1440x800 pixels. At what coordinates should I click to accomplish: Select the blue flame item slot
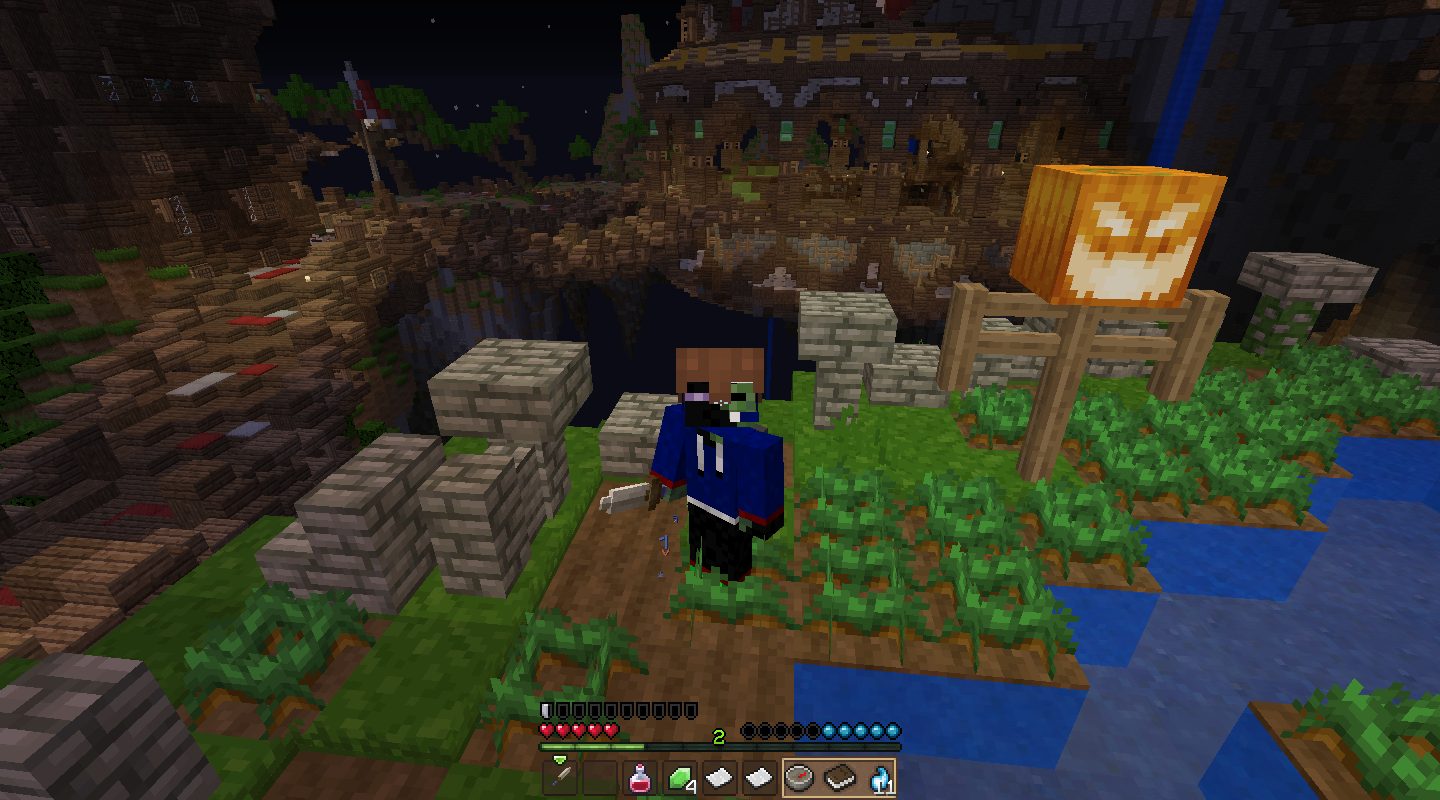point(879,777)
